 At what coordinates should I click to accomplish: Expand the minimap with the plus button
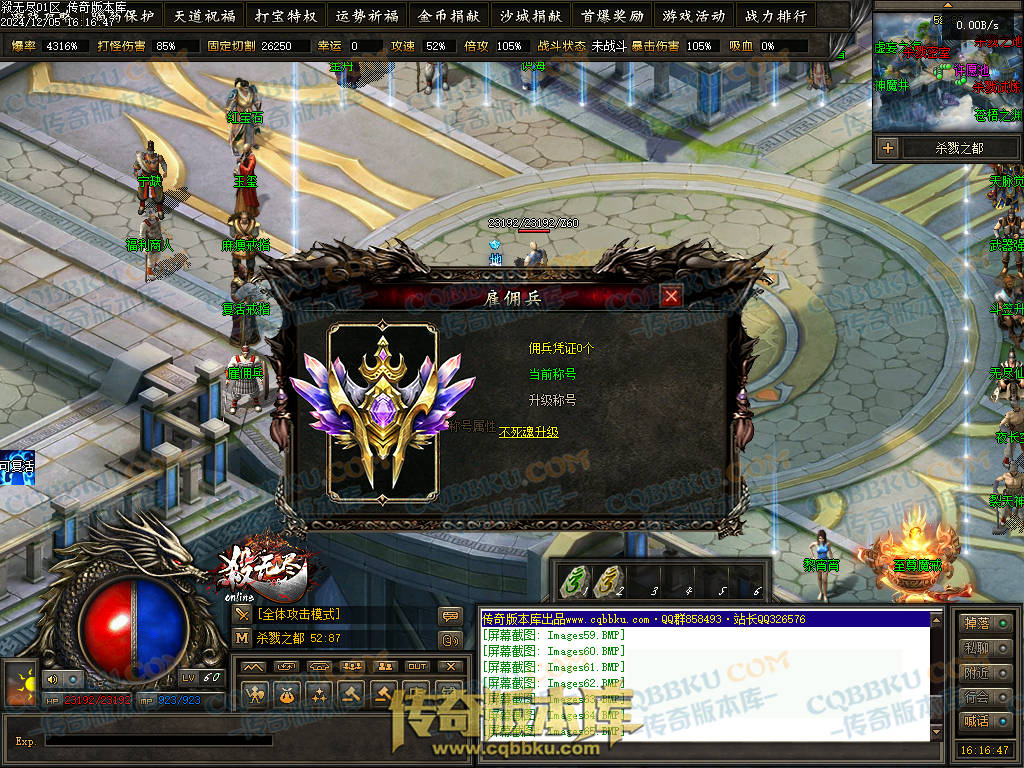click(x=888, y=148)
